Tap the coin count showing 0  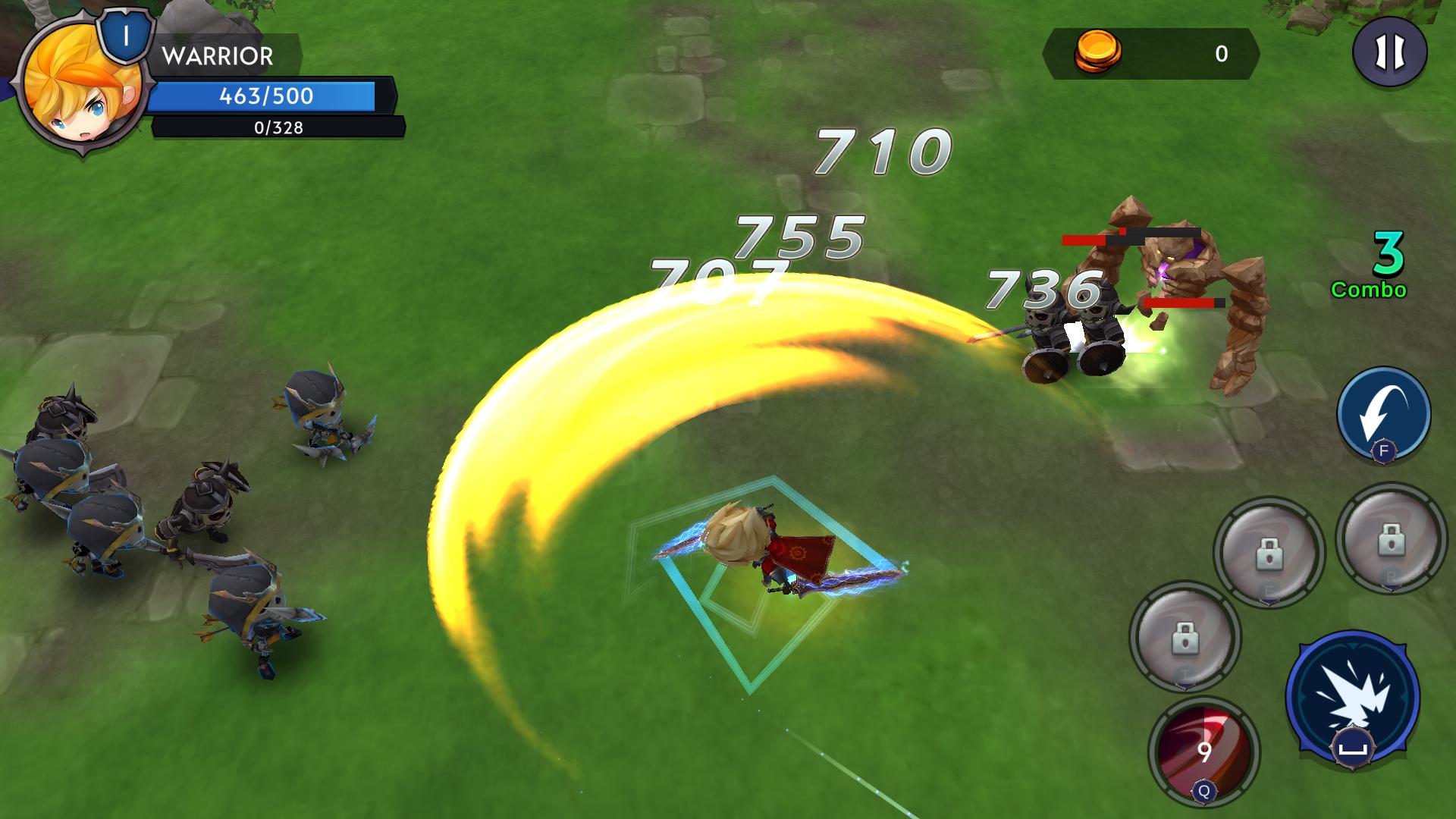pyautogui.click(x=1221, y=55)
